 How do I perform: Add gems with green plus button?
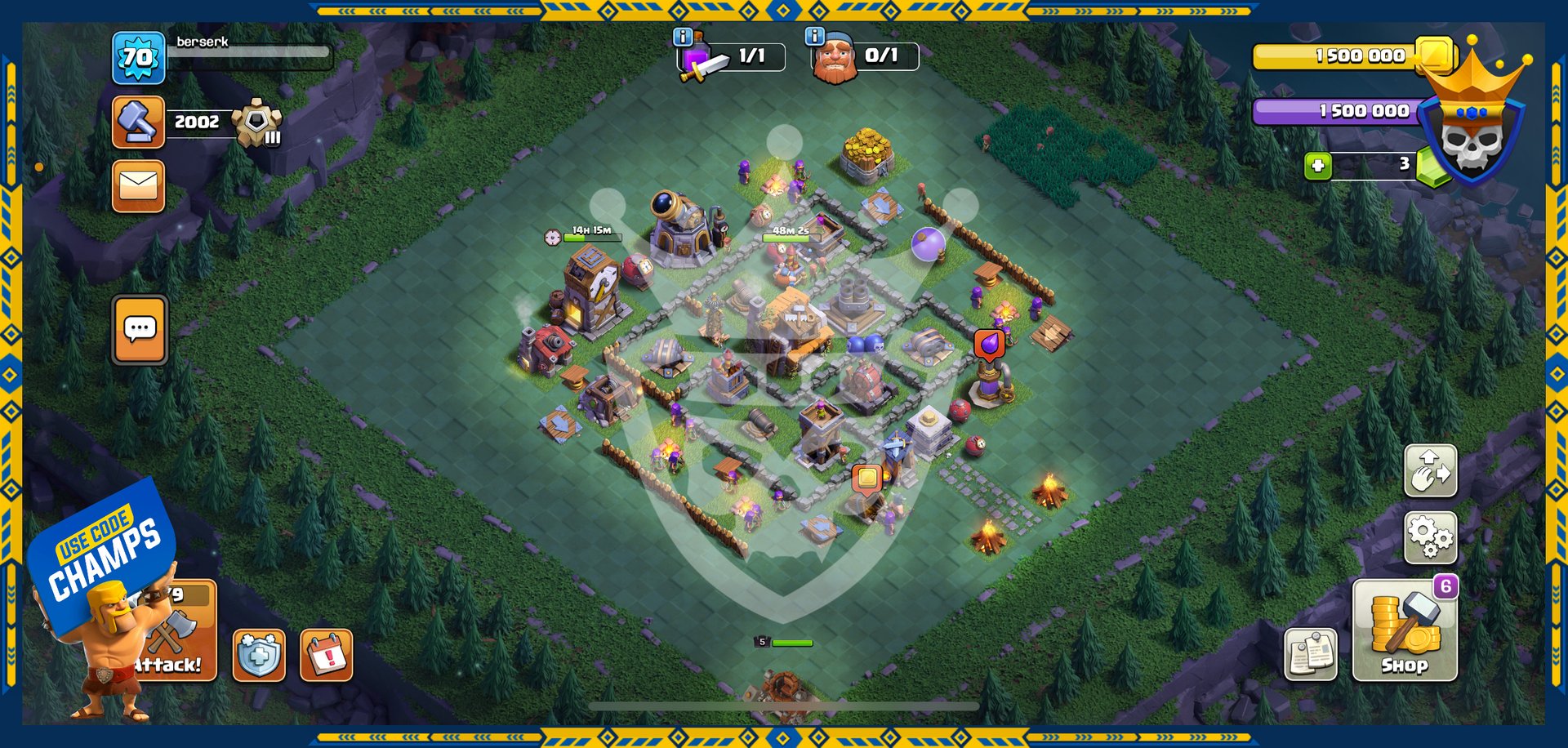tap(1317, 166)
